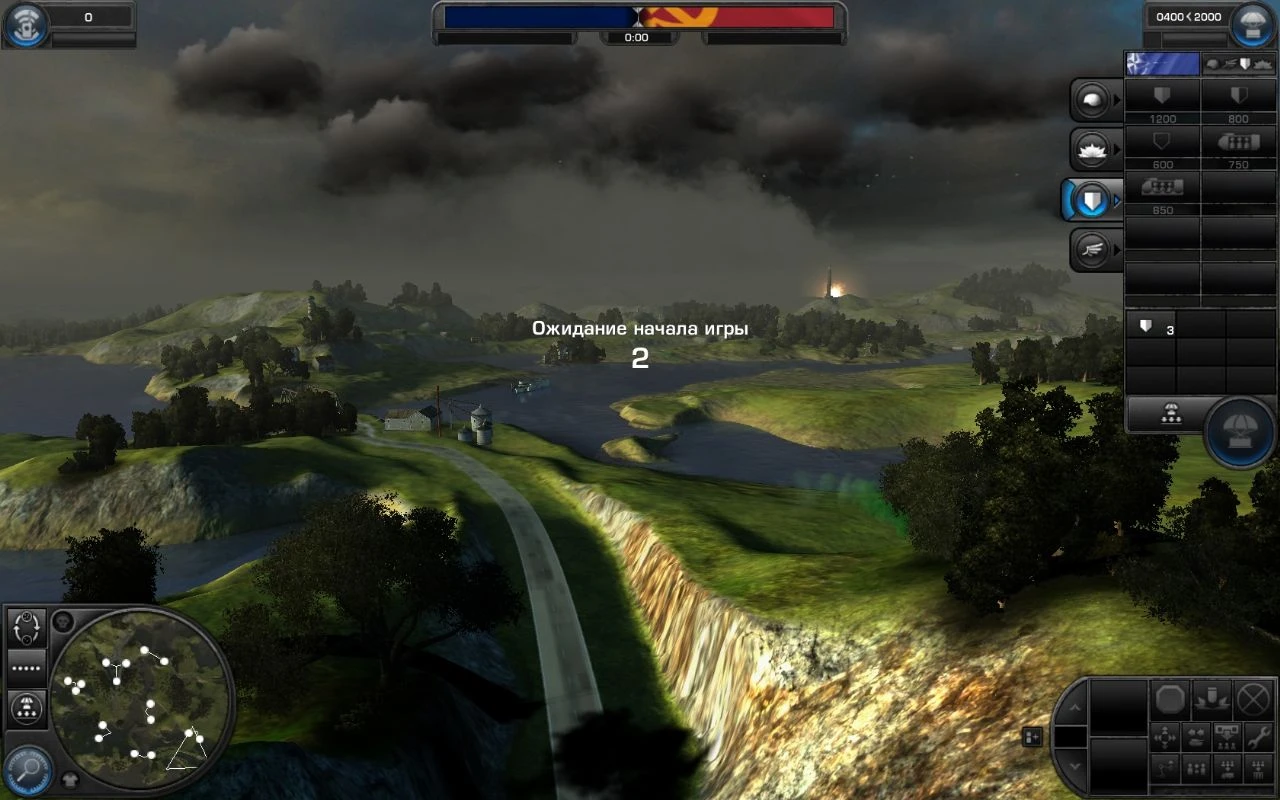Issue a stop order with the octagon icon
This screenshot has height=800, width=1280.
(x=1170, y=699)
